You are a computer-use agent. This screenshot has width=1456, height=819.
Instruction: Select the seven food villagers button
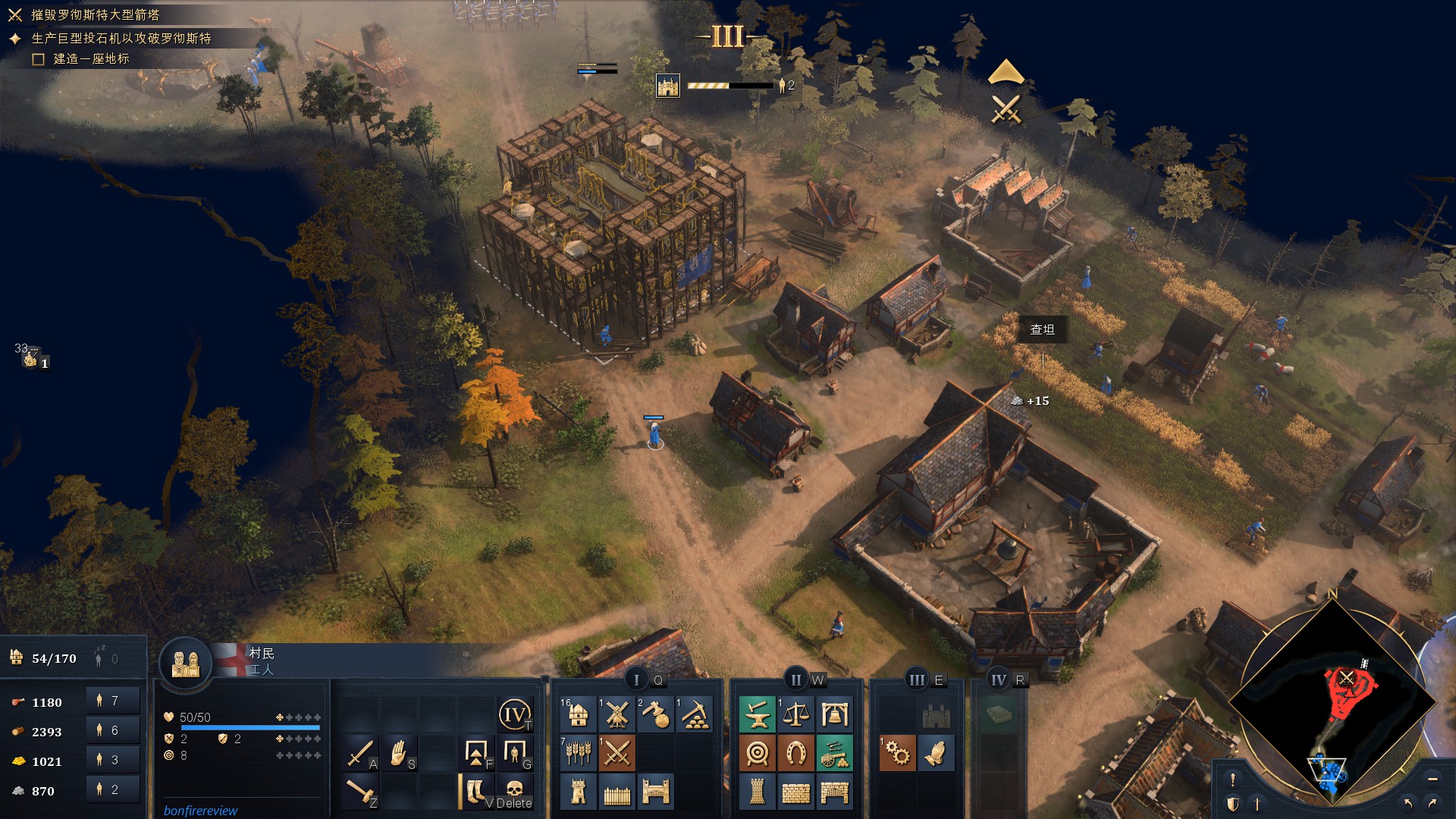112,701
